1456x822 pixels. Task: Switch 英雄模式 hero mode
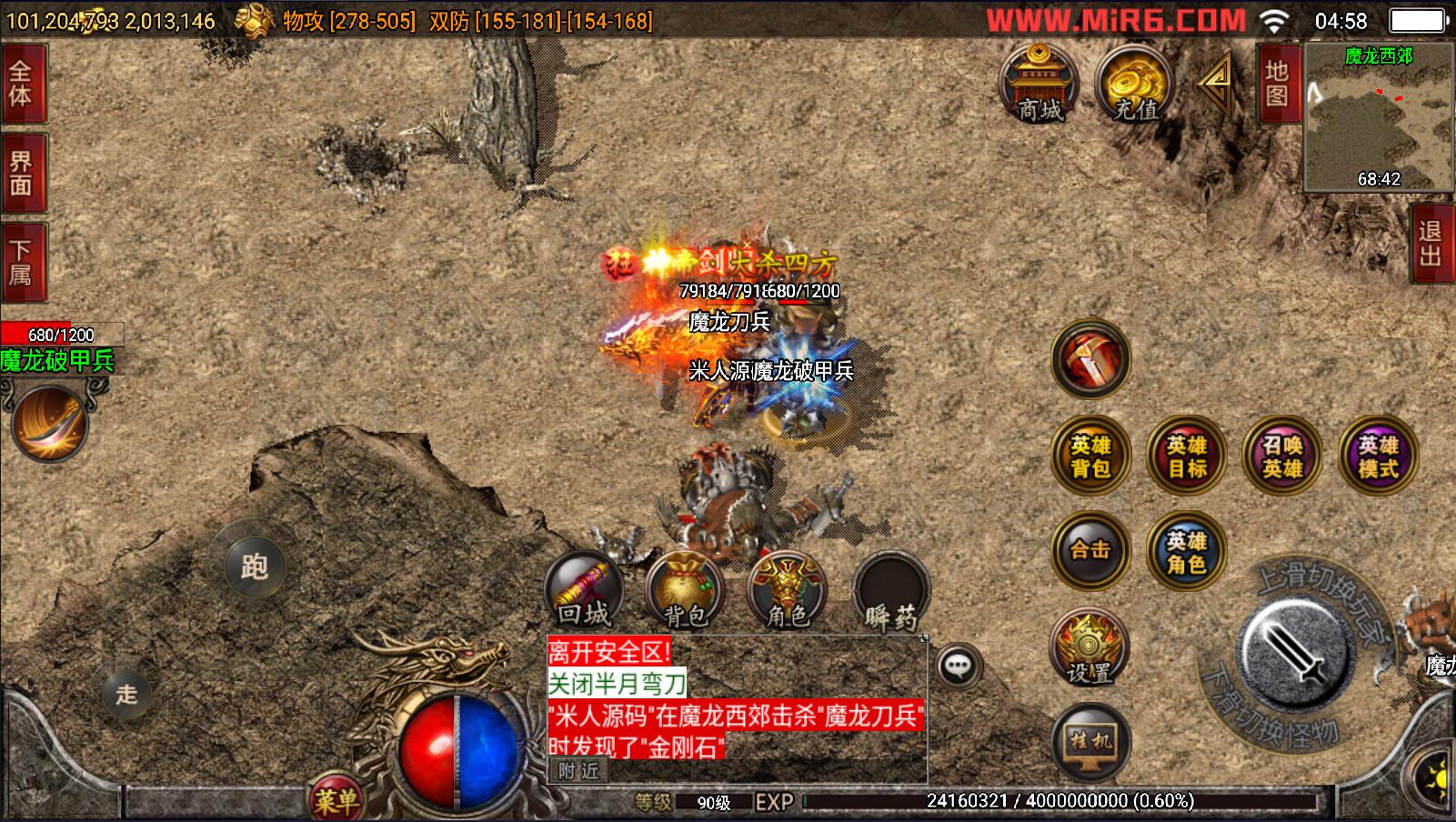(x=1378, y=456)
